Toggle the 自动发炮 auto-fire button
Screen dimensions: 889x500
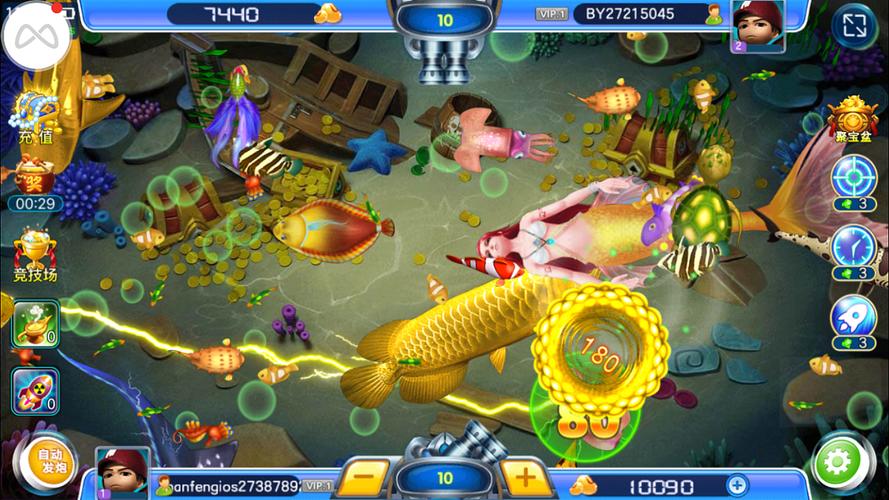(49, 463)
